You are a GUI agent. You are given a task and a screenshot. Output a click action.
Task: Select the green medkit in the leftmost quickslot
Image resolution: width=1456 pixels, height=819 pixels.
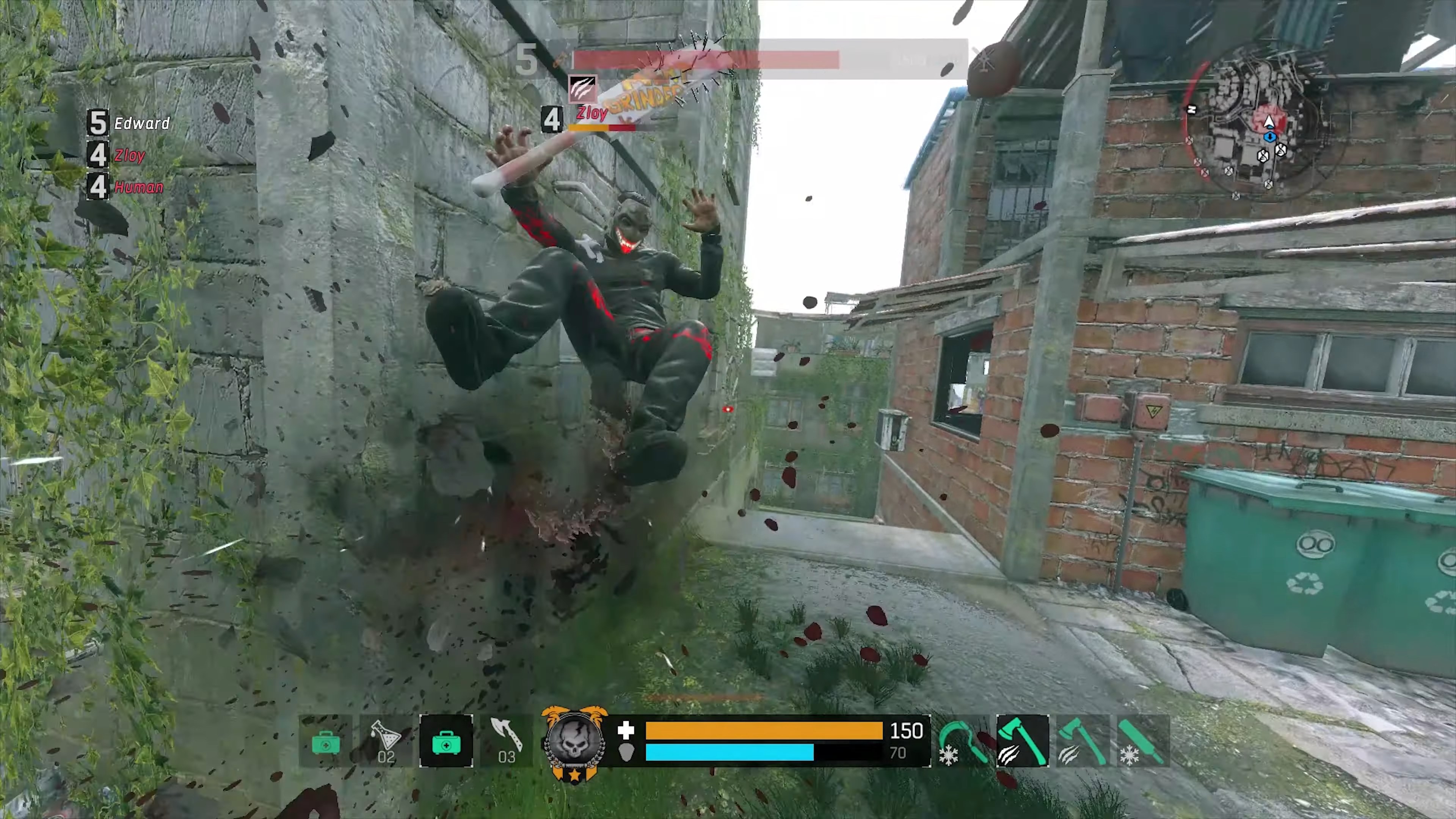point(324,741)
